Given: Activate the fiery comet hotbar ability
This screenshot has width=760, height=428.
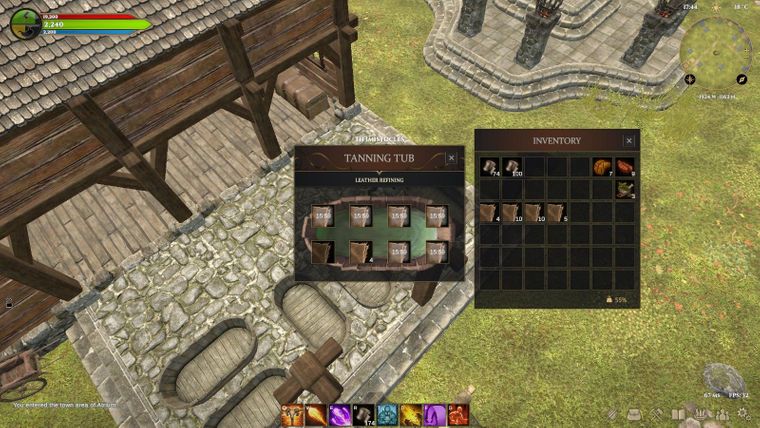Looking at the screenshot, I should (x=316, y=415).
